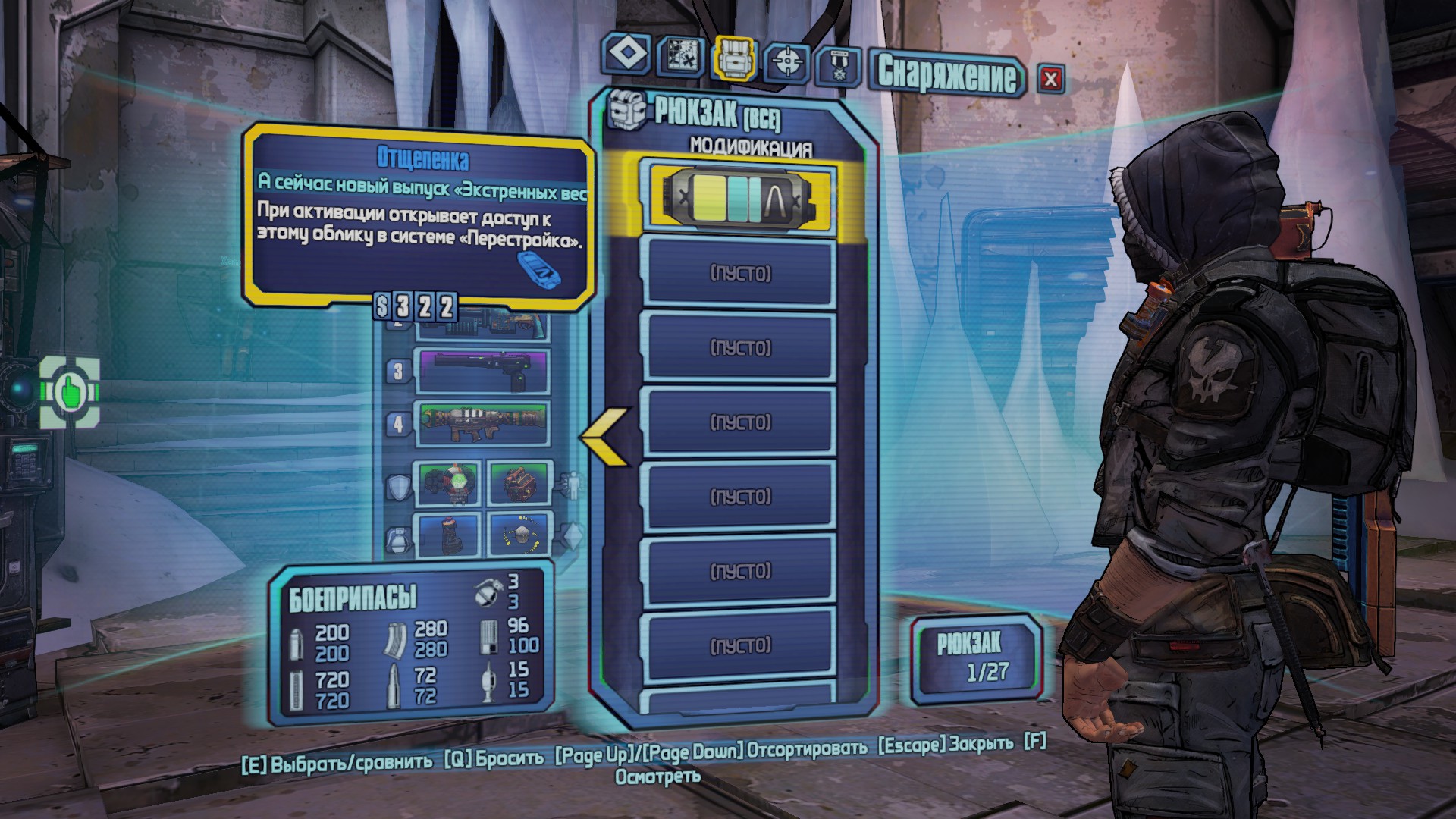The width and height of the screenshot is (1456, 819).
Task: Choose the equipped grenade mod slot
Action: (x=449, y=534)
